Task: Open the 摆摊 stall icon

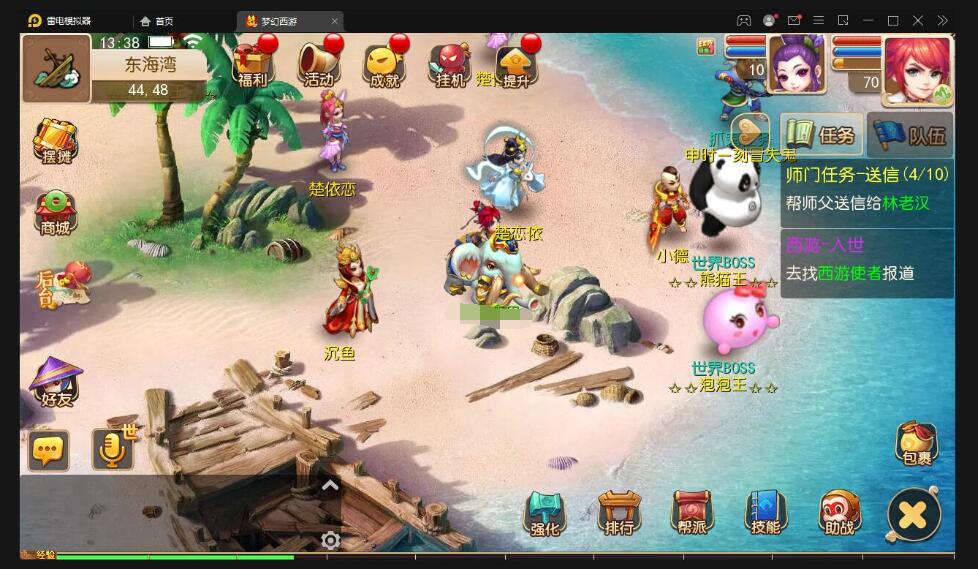Action: (x=56, y=142)
